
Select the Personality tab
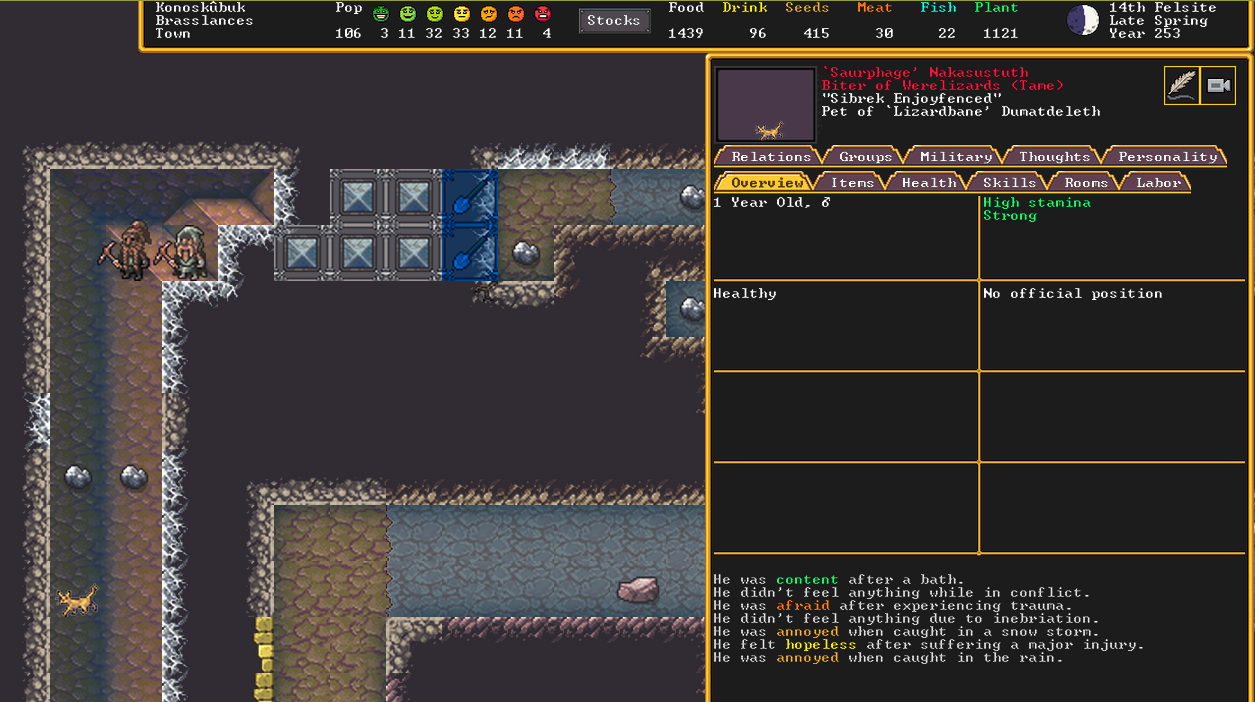pos(1167,157)
